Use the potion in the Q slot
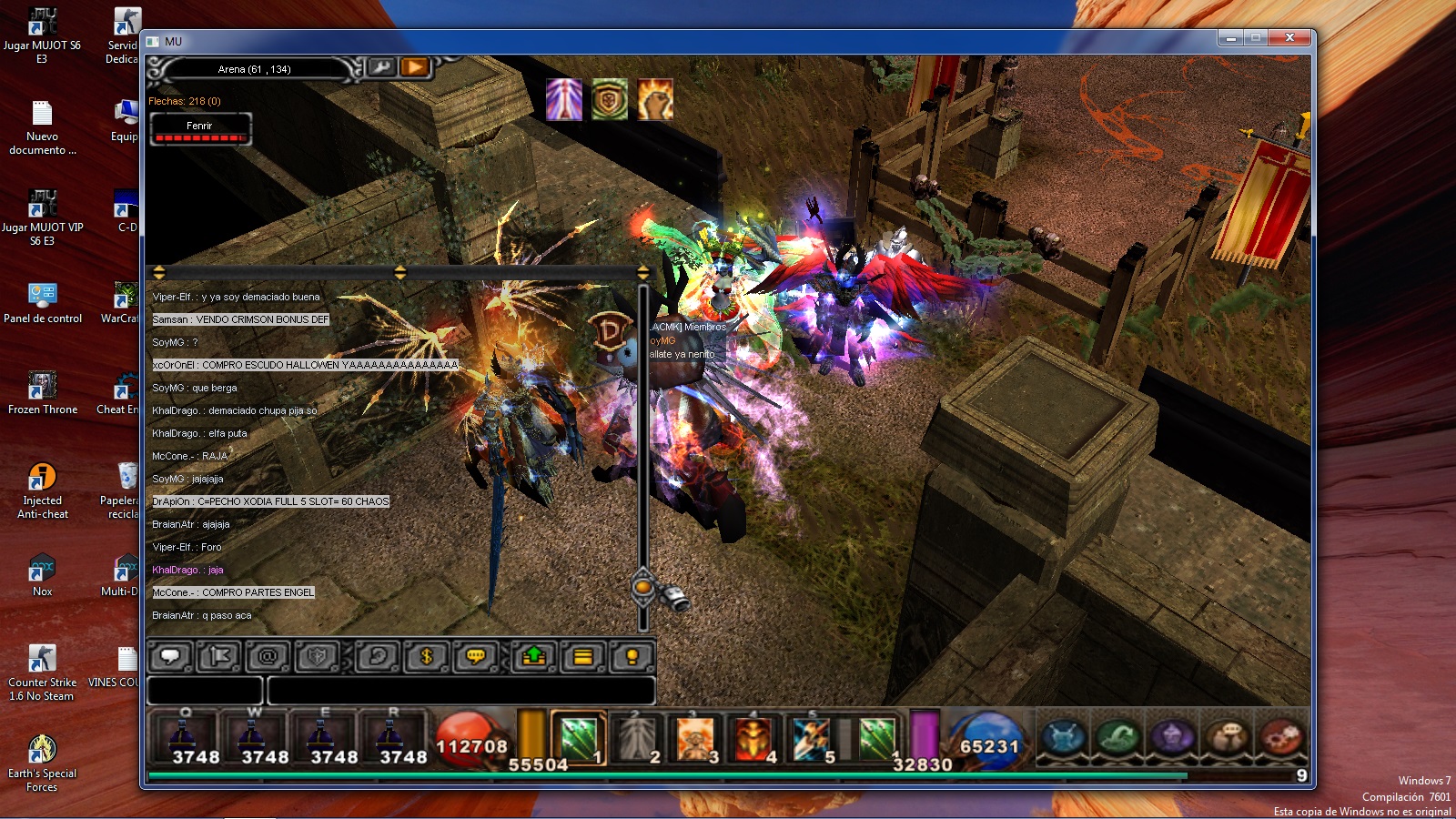 (x=185, y=737)
